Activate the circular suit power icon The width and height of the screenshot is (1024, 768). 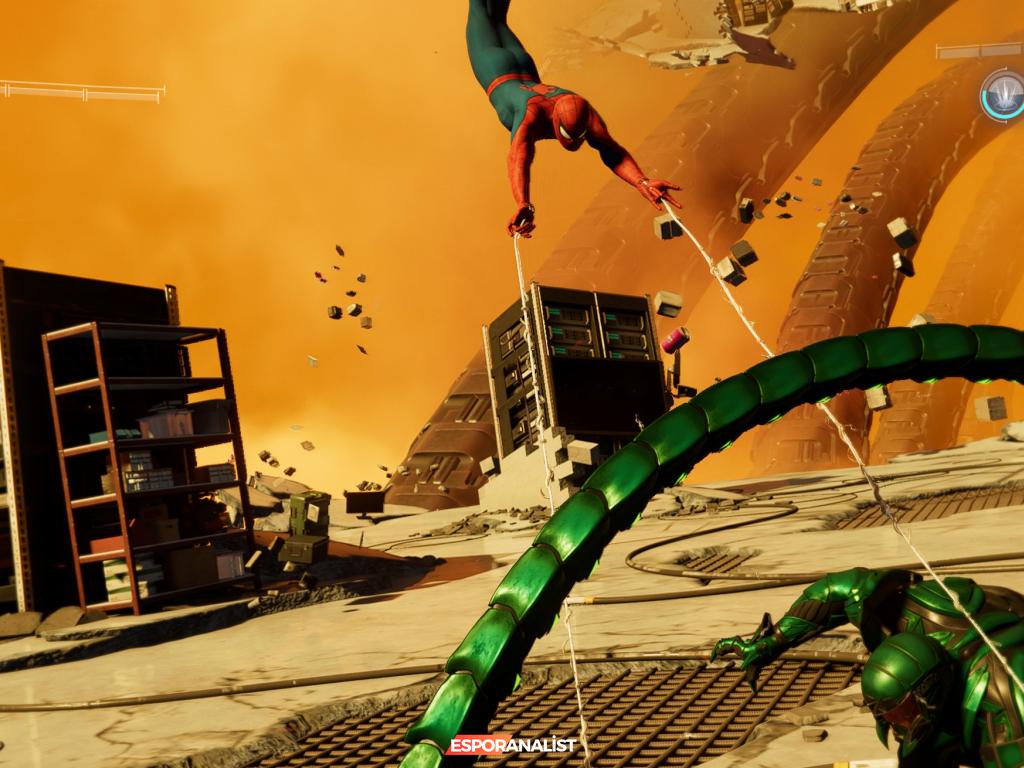(x=1003, y=95)
